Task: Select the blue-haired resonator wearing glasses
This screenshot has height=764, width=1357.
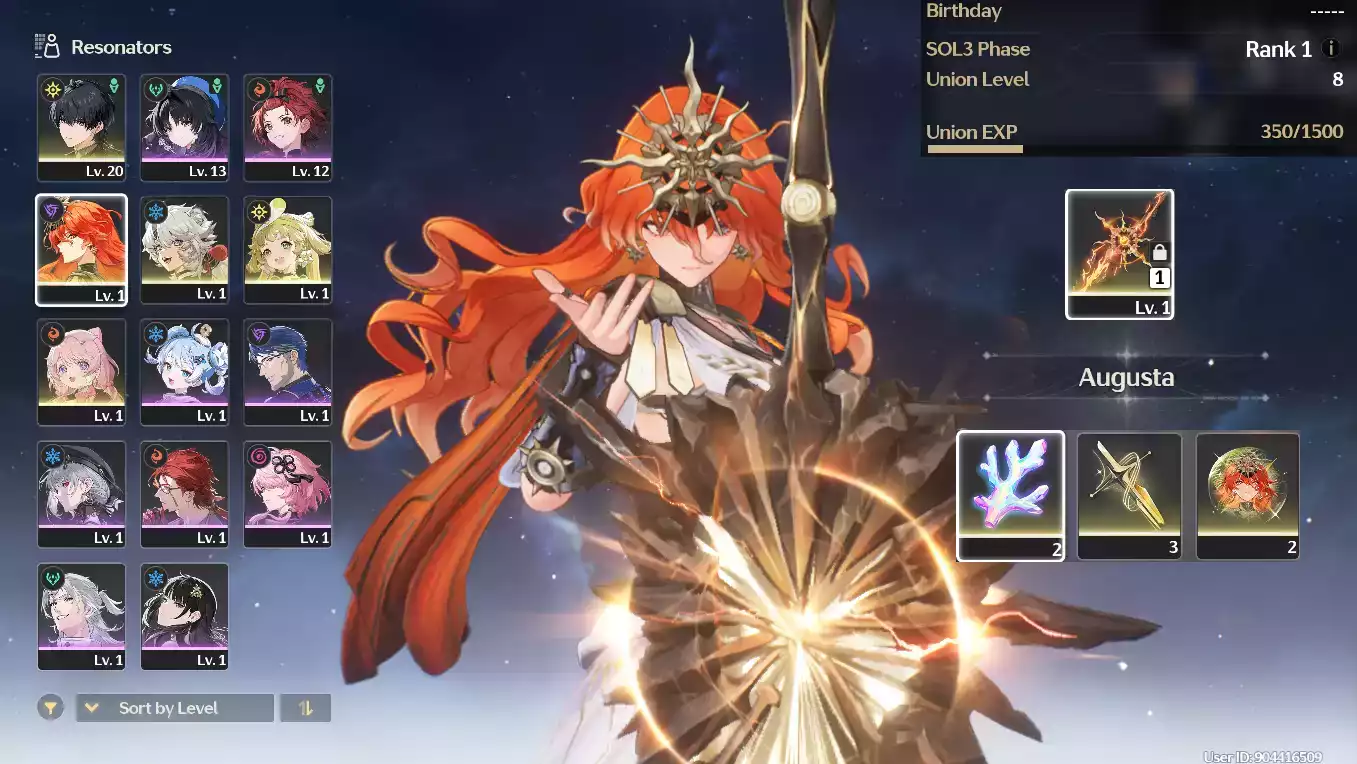Action: (288, 372)
